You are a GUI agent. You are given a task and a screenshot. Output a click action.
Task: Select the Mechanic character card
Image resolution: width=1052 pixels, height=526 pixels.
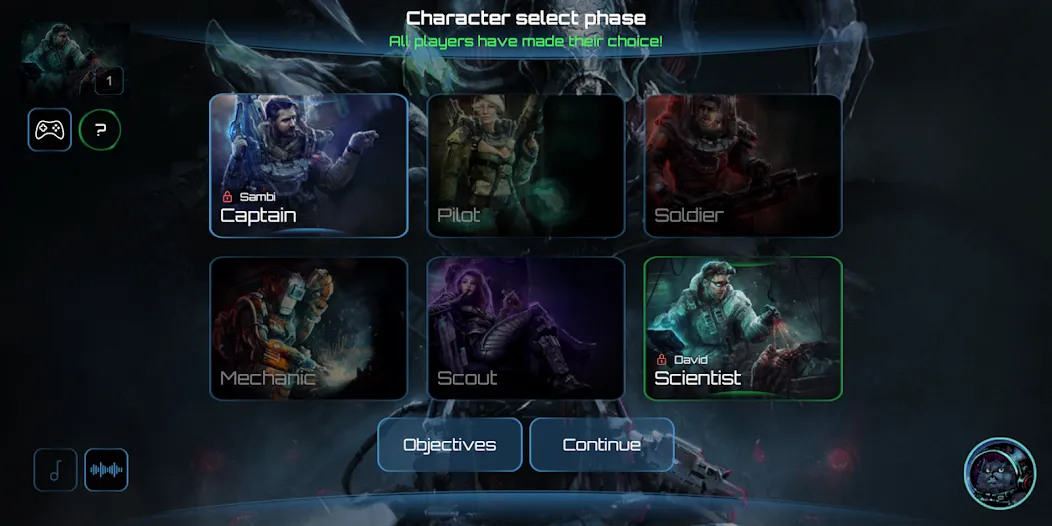pos(308,329)
